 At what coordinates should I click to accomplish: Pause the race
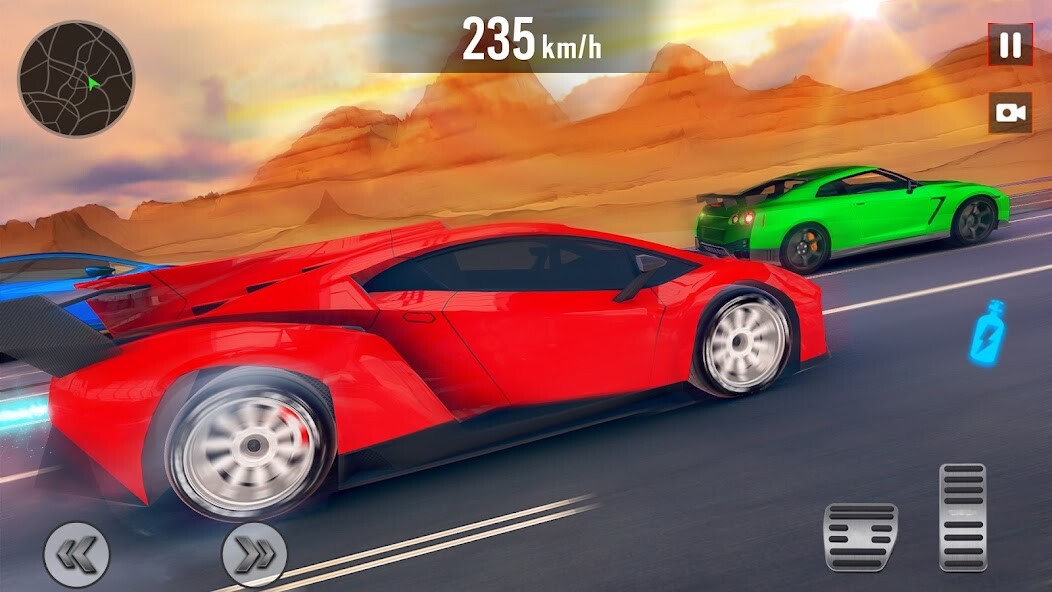click(1010, 45)
